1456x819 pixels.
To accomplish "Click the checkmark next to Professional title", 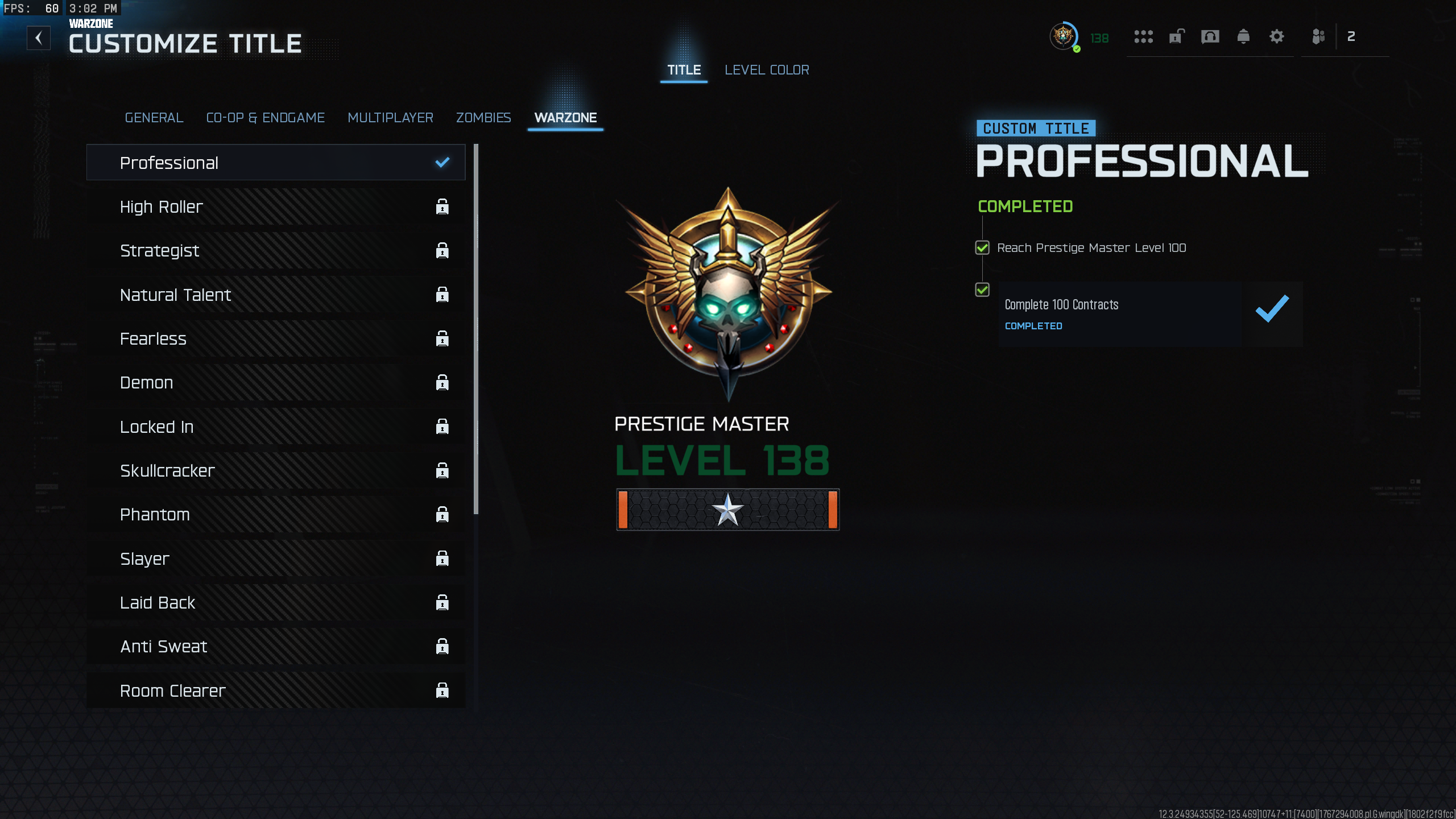I will point(441,162).
